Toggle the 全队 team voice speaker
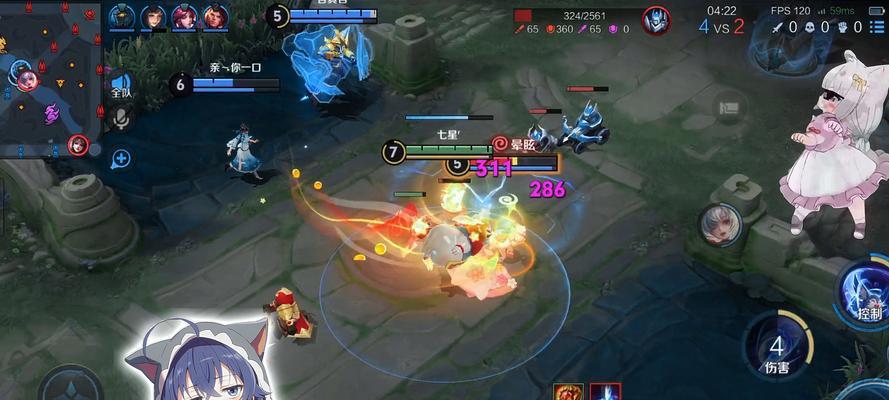 coord(121,86)
